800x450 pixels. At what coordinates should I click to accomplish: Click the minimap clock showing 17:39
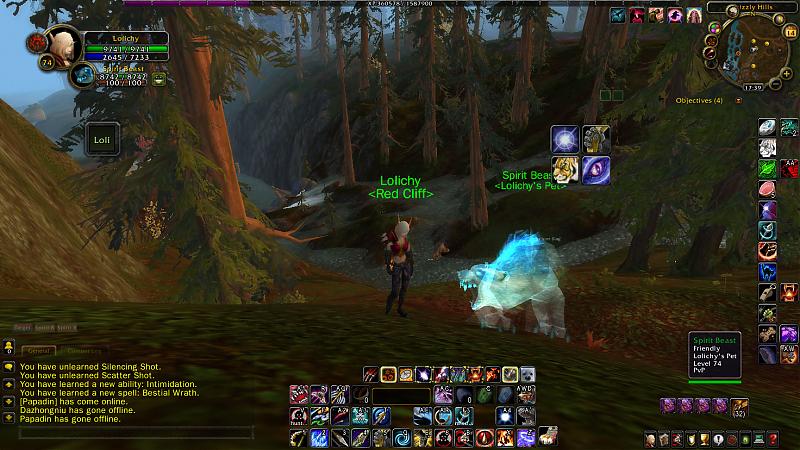point(752,87)
